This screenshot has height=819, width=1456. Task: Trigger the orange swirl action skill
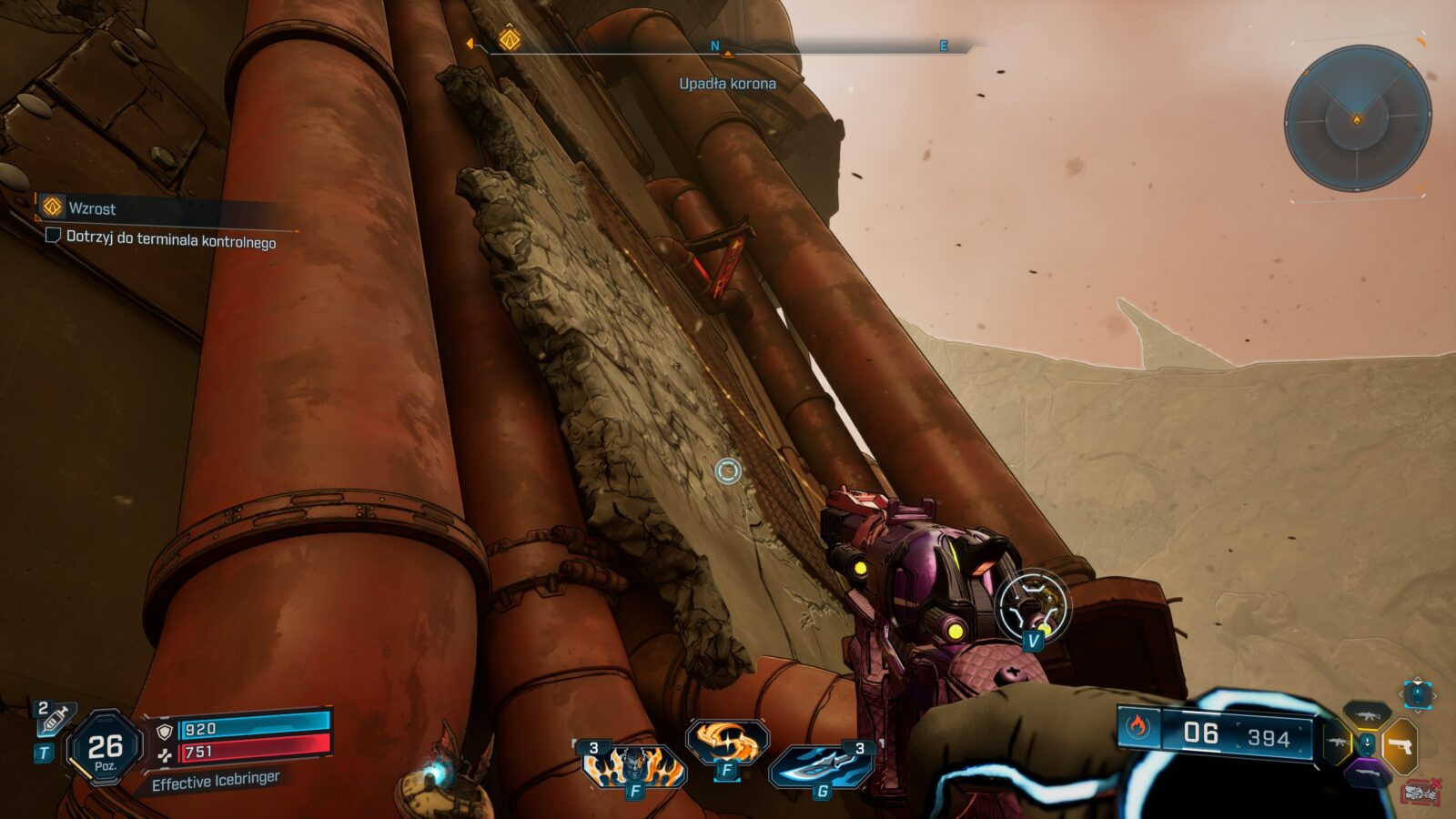pos(727,742)
